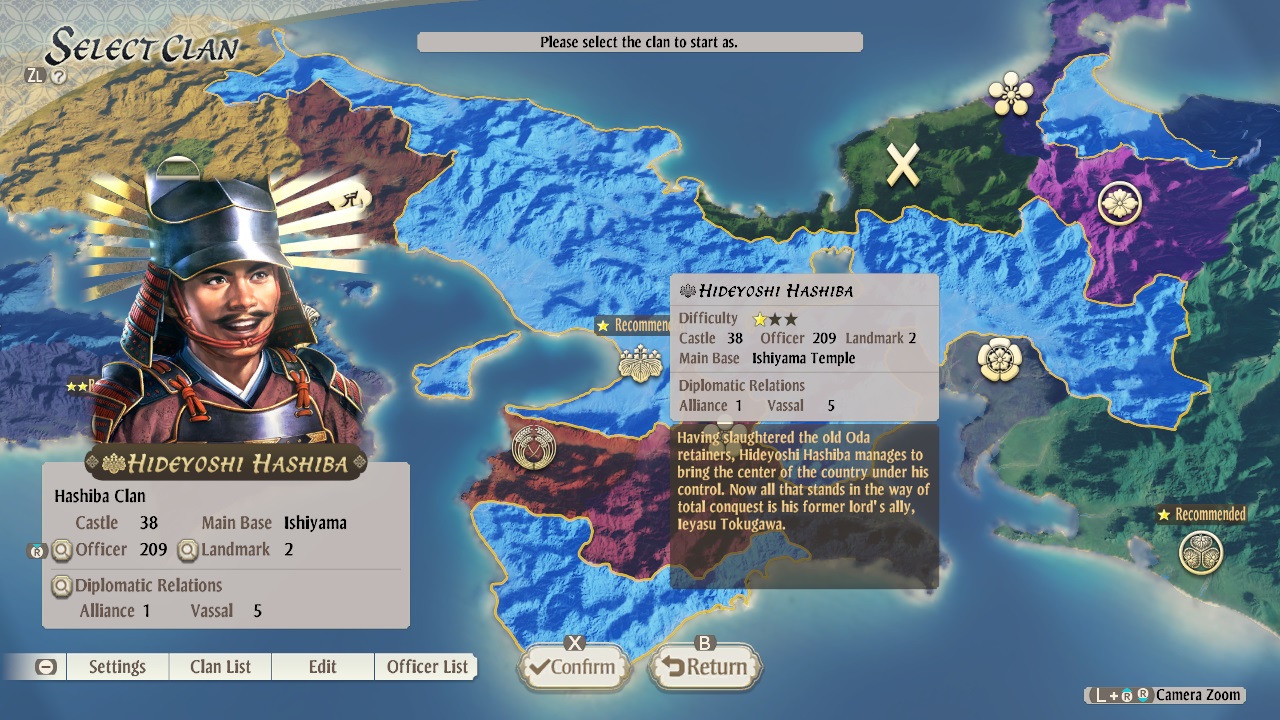Open the magnifier next to Officer 209

click(x=61, y=549)
